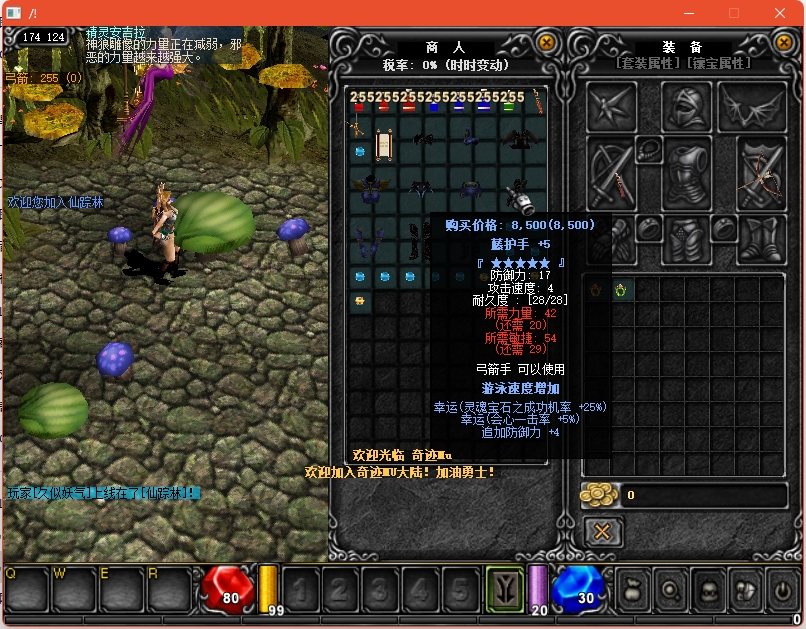Open the bag icon on bottom bar

631,589
